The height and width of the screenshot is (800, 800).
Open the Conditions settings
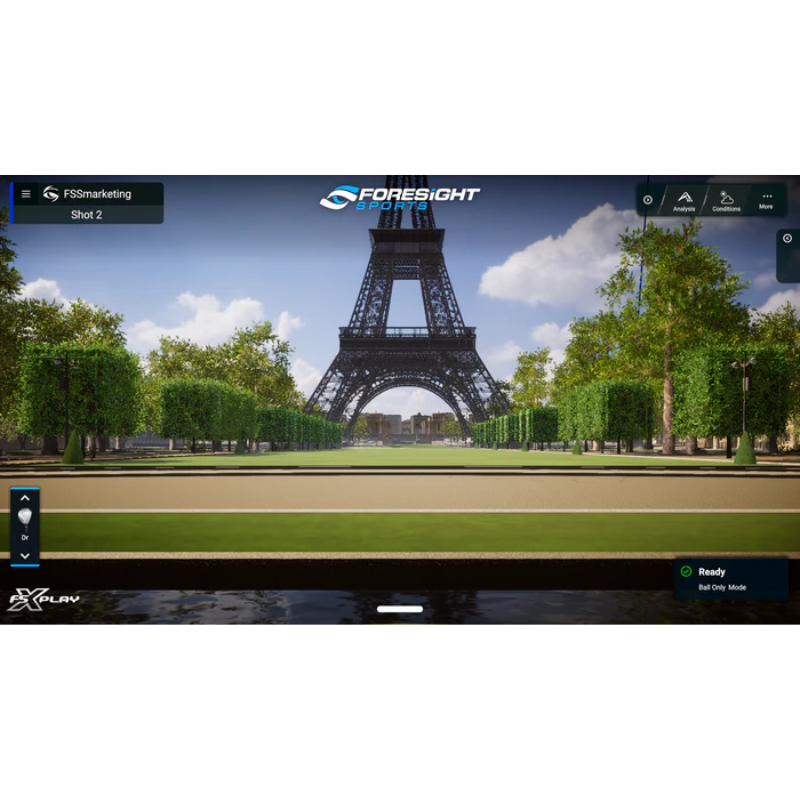click(726, 200)
